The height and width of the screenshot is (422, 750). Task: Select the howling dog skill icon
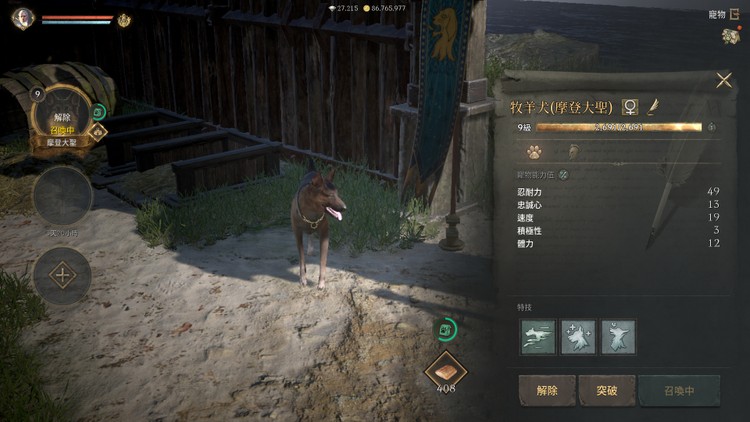[x=618, y=336]
